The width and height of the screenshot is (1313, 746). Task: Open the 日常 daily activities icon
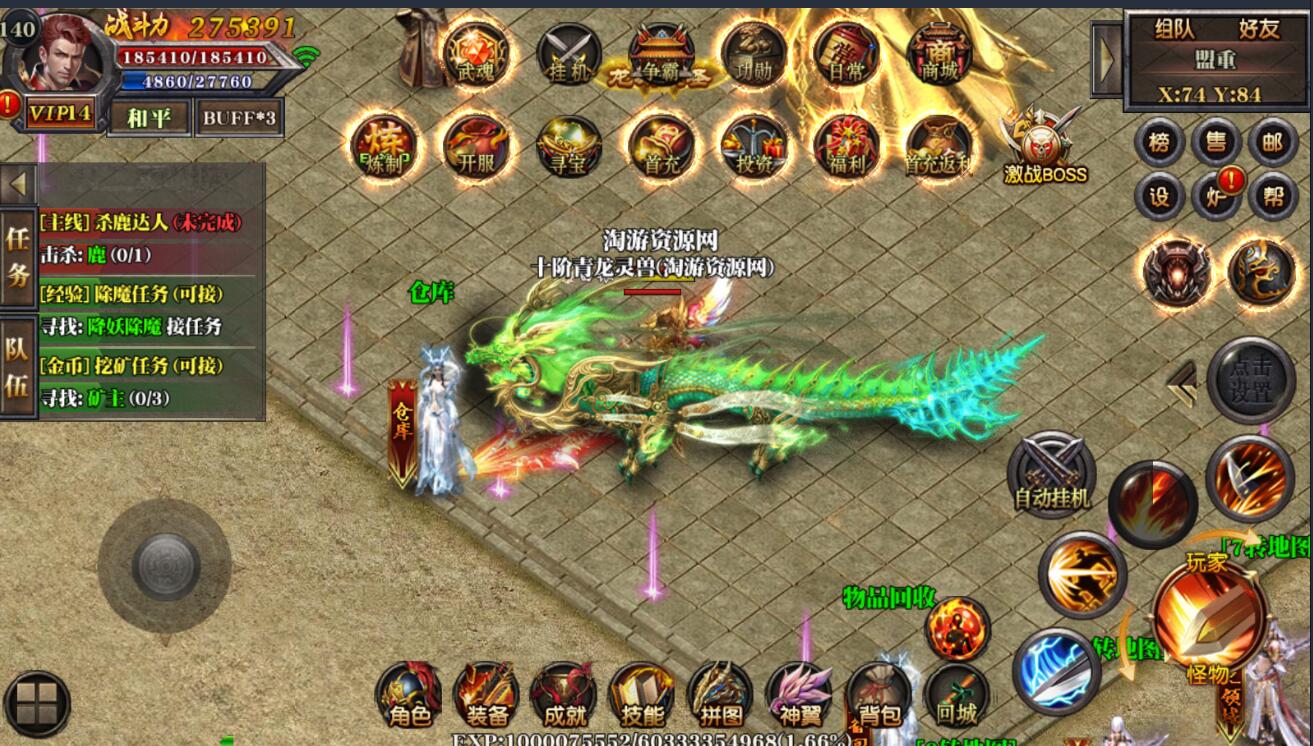coord(845,54)
